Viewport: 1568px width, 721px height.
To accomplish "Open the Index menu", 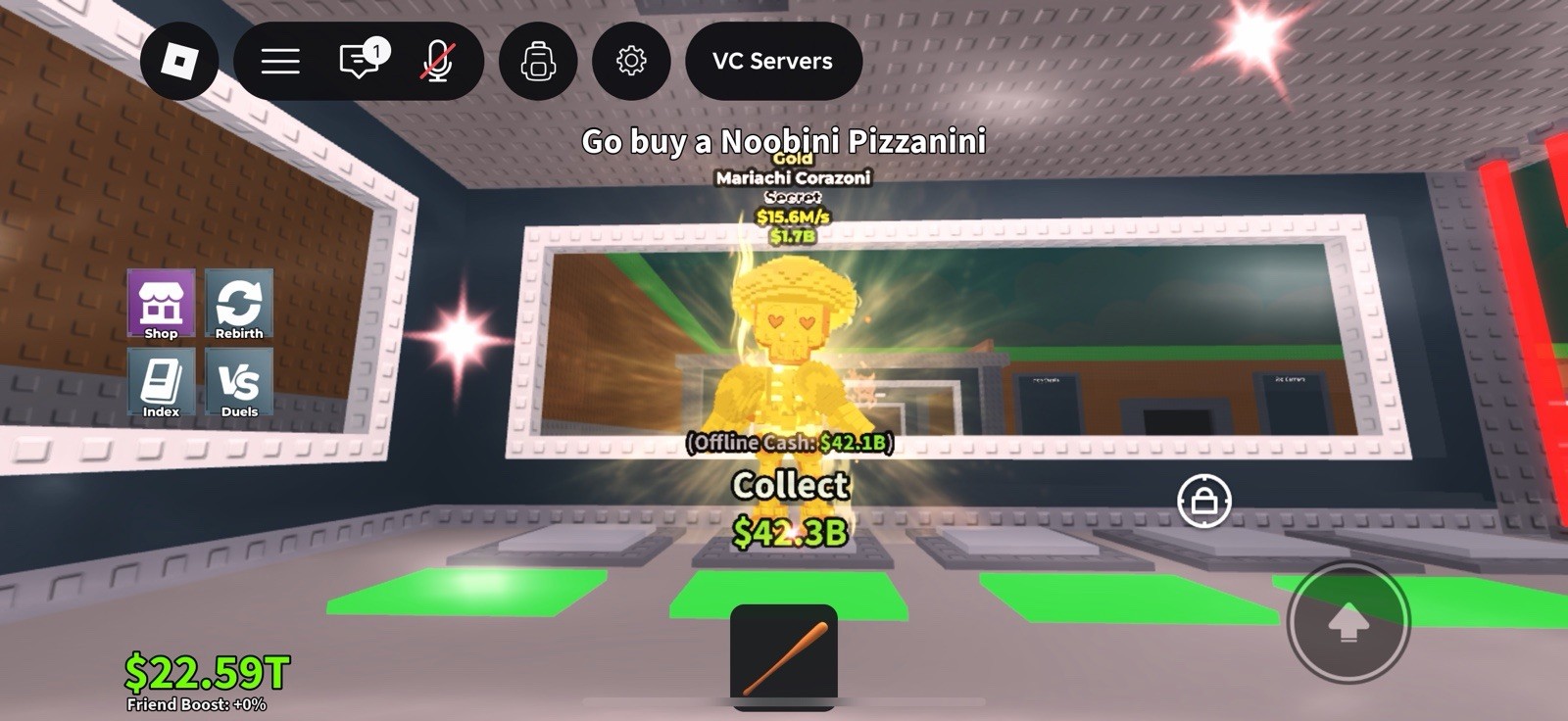I will (x=160, y=384).
